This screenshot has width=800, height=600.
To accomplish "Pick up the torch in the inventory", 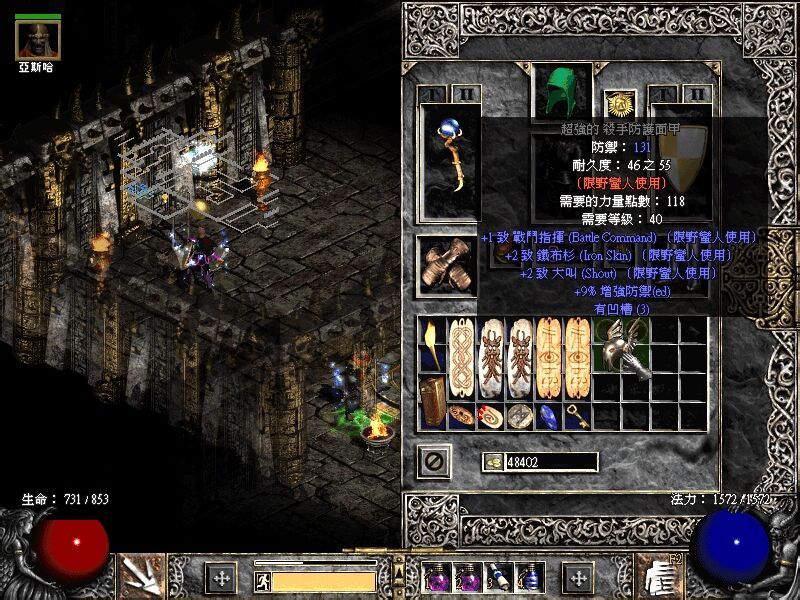I will point(432,343).
